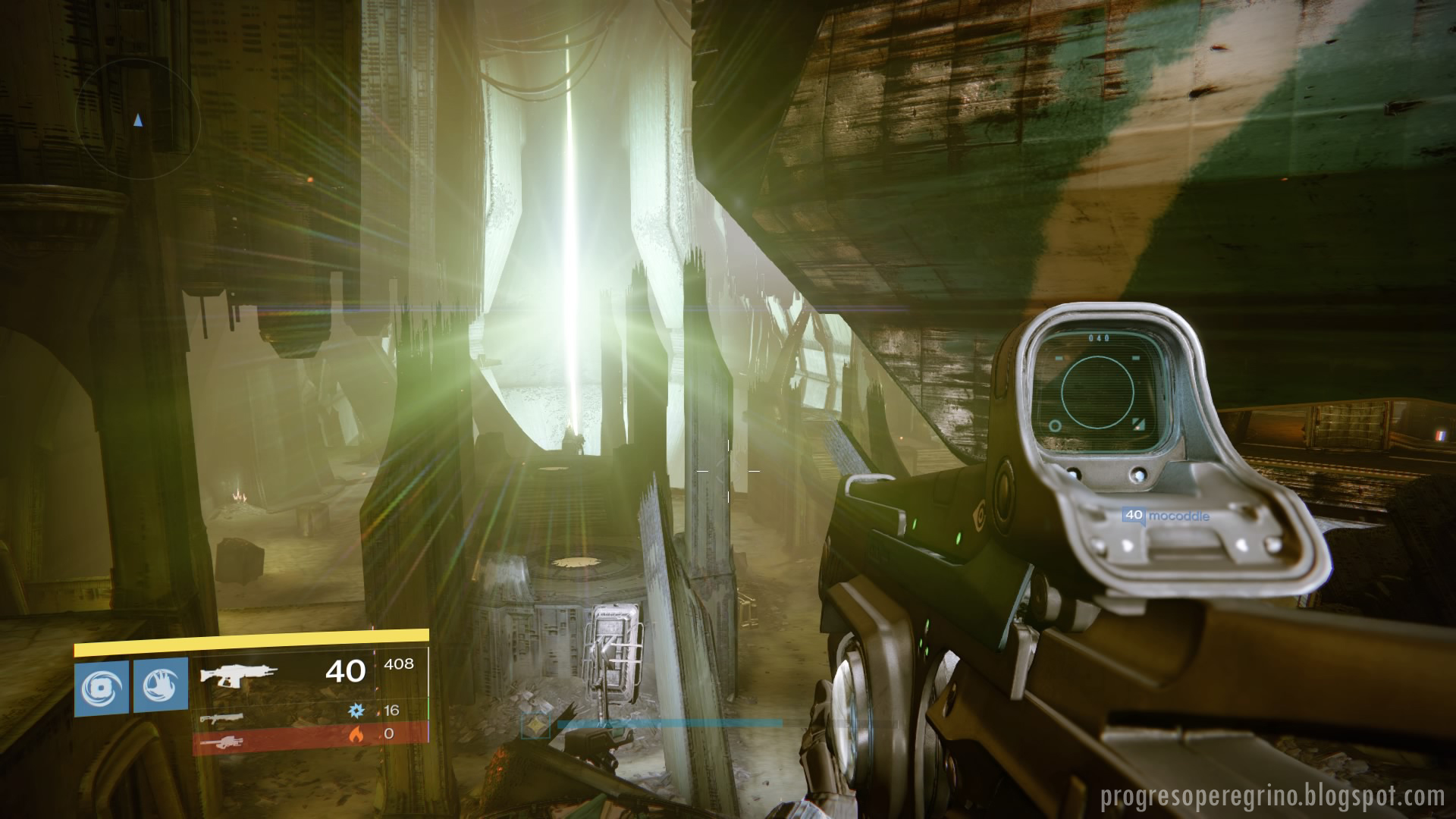Select the grenade ability icon

point(101,686)
